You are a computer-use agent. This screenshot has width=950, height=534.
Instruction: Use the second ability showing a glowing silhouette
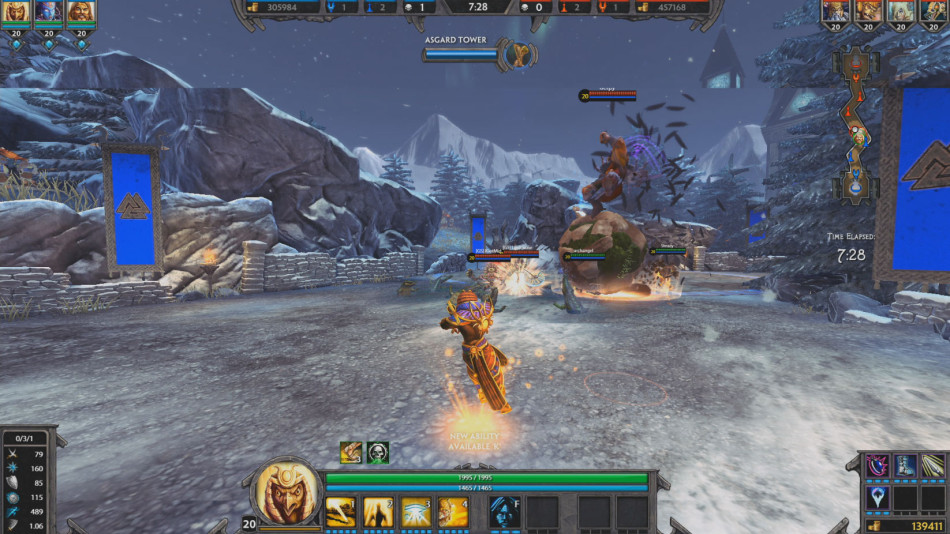click(378, 511)
